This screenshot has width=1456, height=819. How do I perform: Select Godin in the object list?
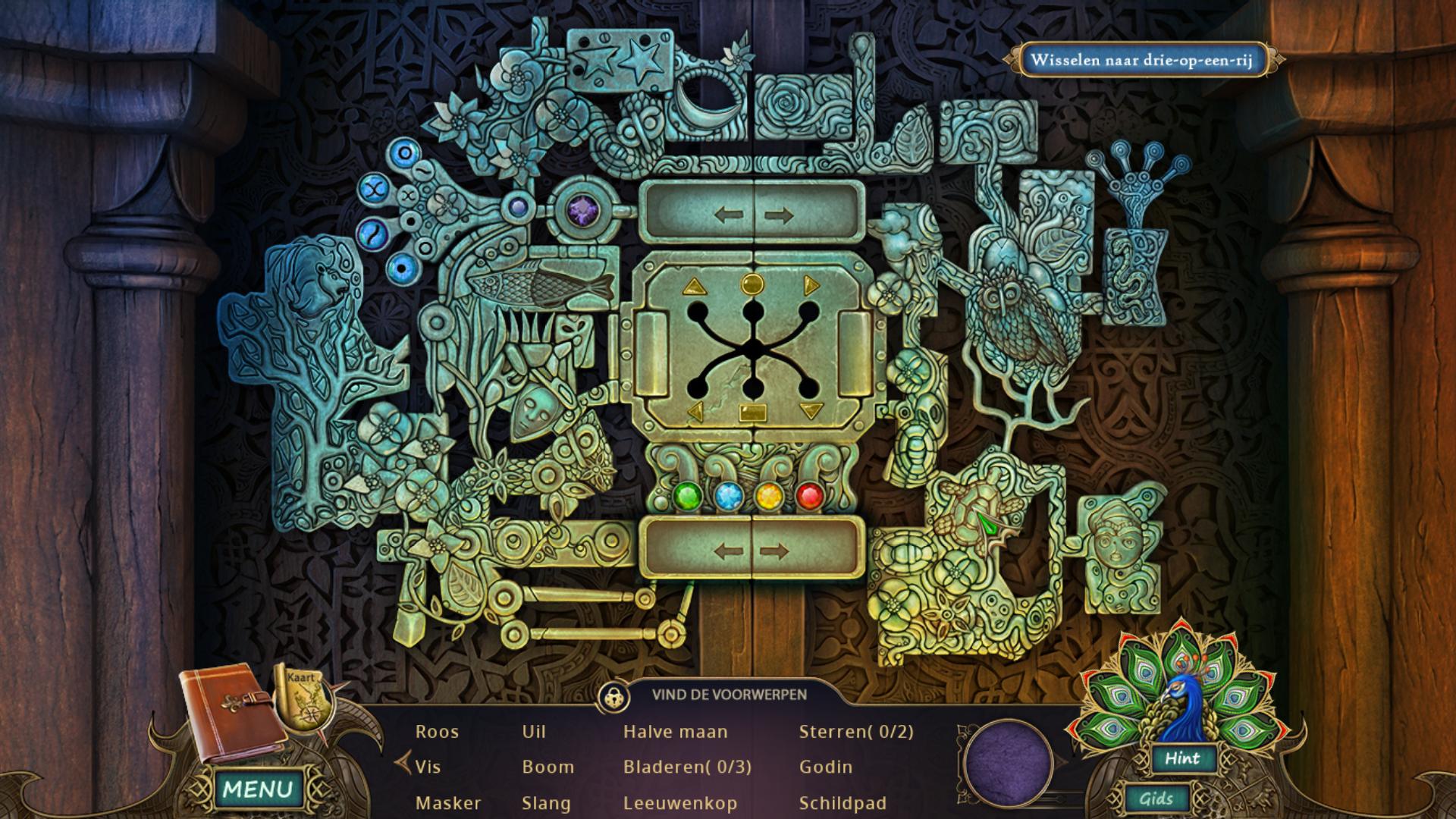click(x=826, y=767)
